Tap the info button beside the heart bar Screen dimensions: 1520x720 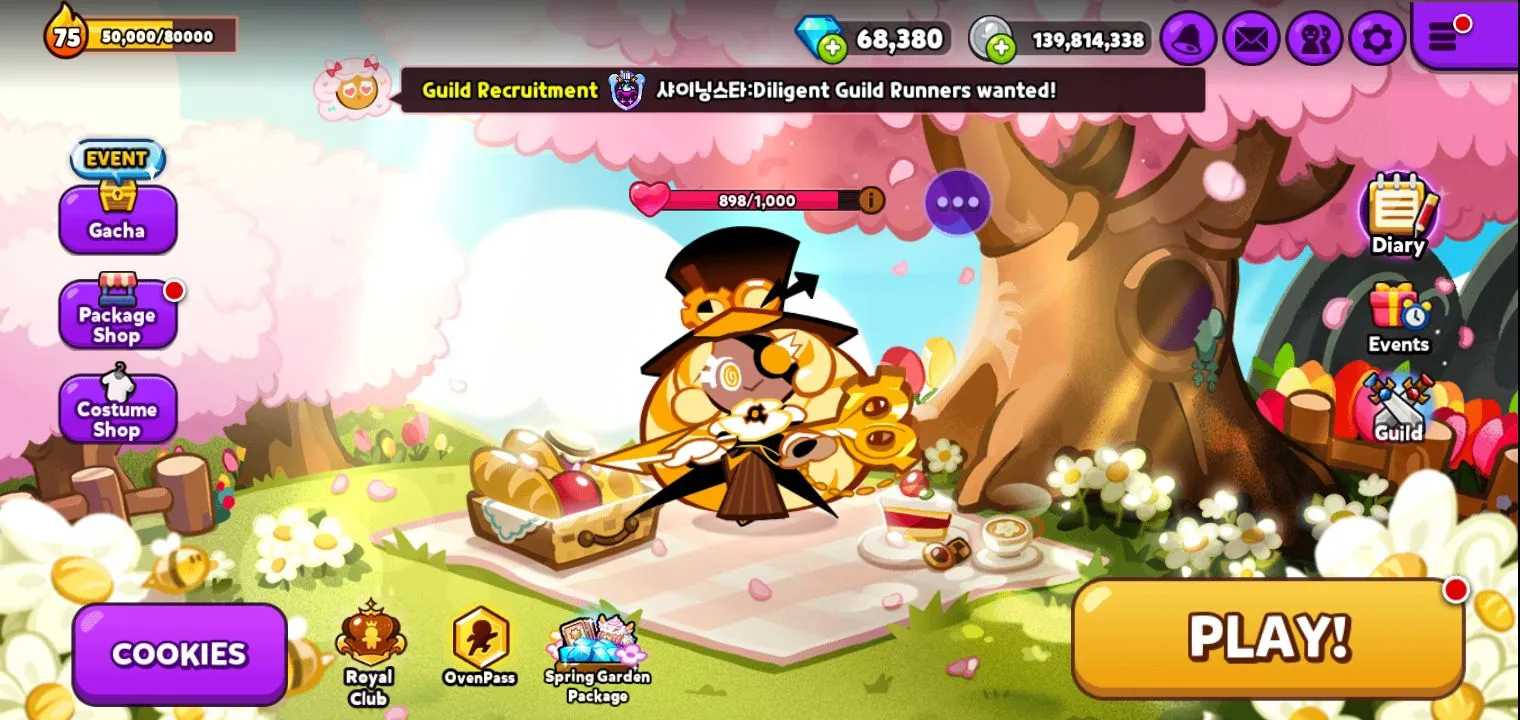[871, 200]
